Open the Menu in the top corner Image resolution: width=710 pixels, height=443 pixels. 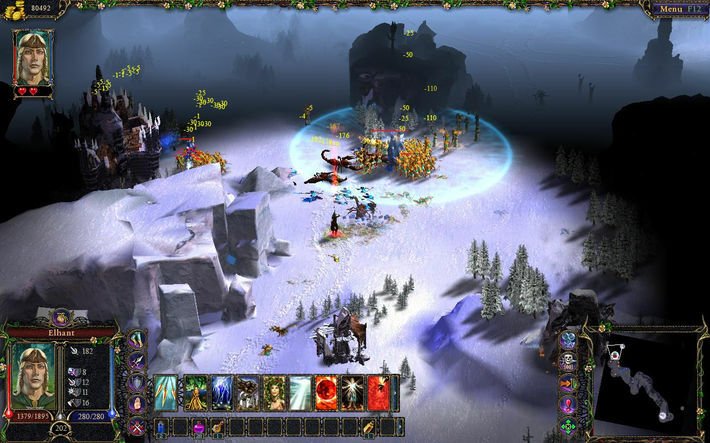click(677, 9)
